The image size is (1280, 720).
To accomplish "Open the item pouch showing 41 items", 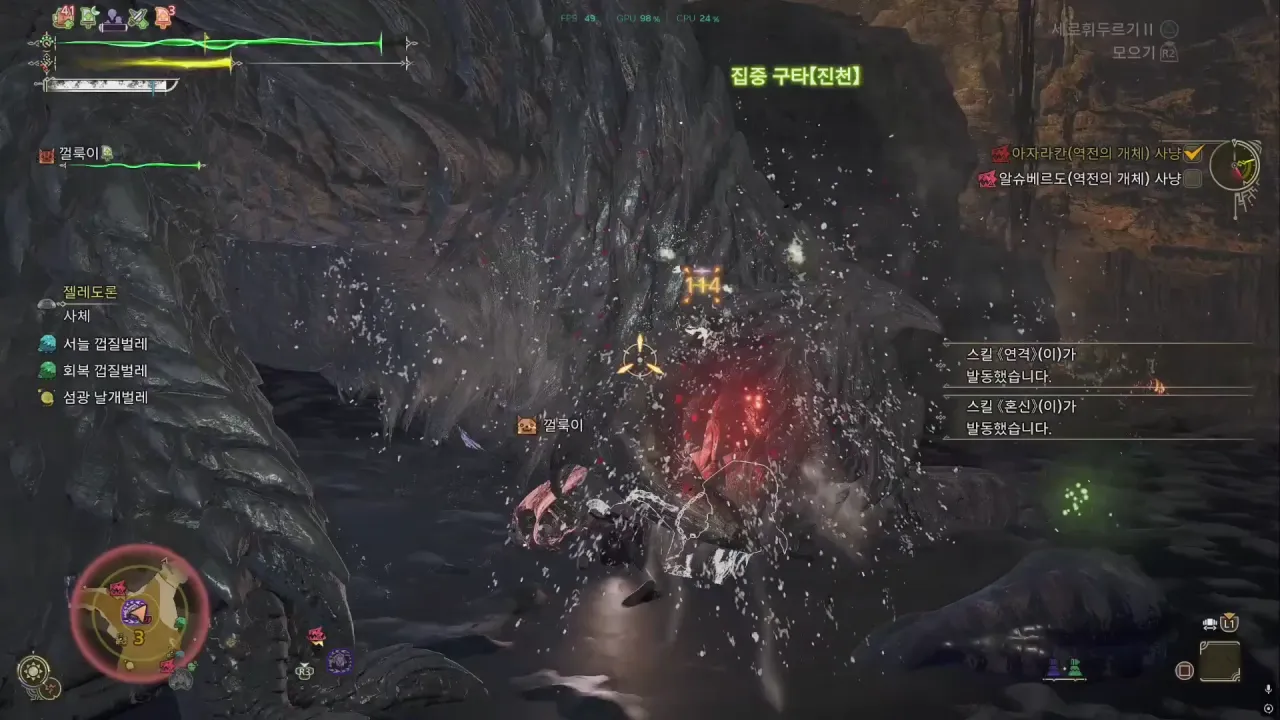I will coord(63,16).
